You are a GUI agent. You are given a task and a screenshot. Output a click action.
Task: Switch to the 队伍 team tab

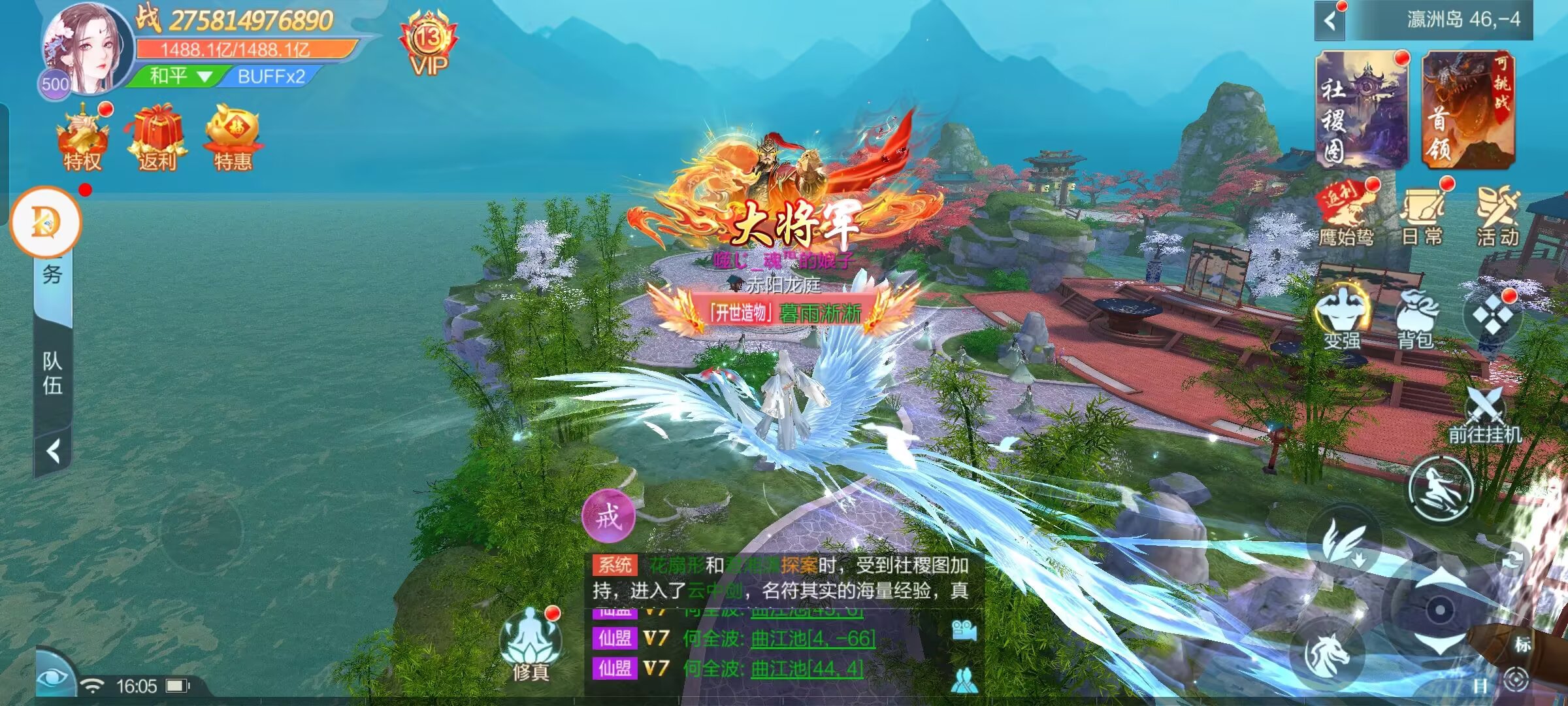click(x=53, y=373)
